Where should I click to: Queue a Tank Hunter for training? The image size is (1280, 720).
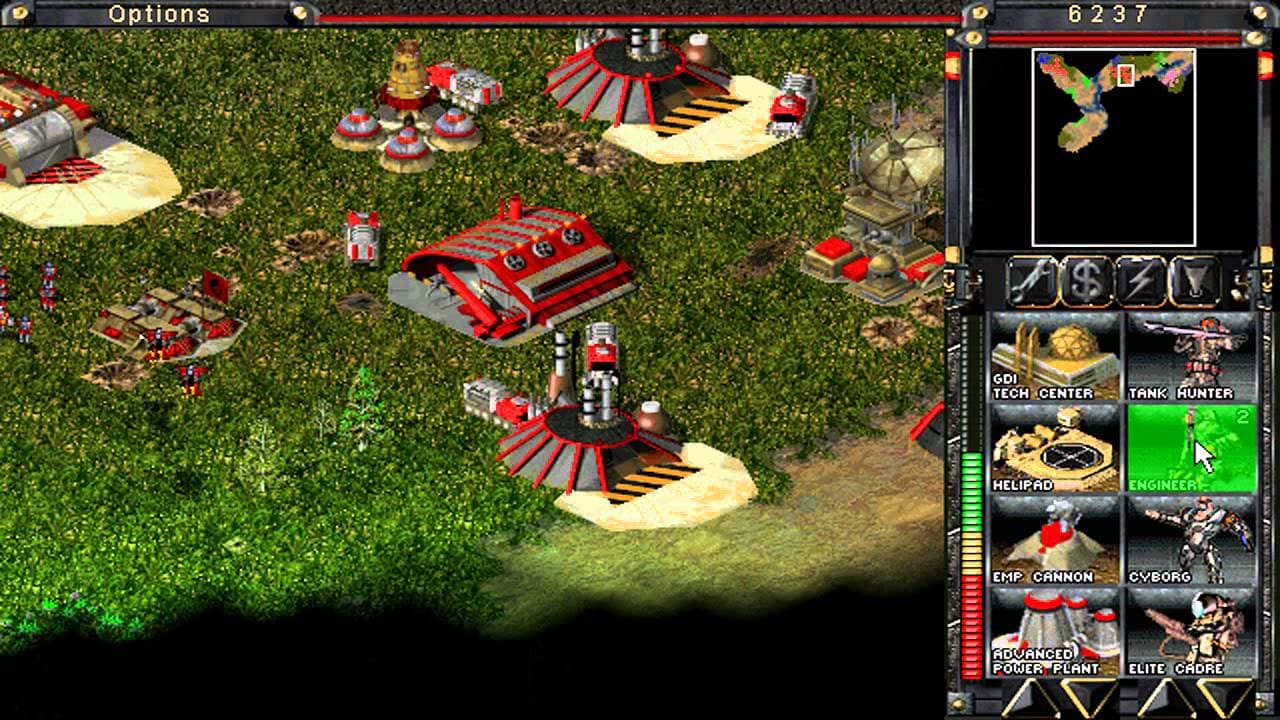point(1190,360)
